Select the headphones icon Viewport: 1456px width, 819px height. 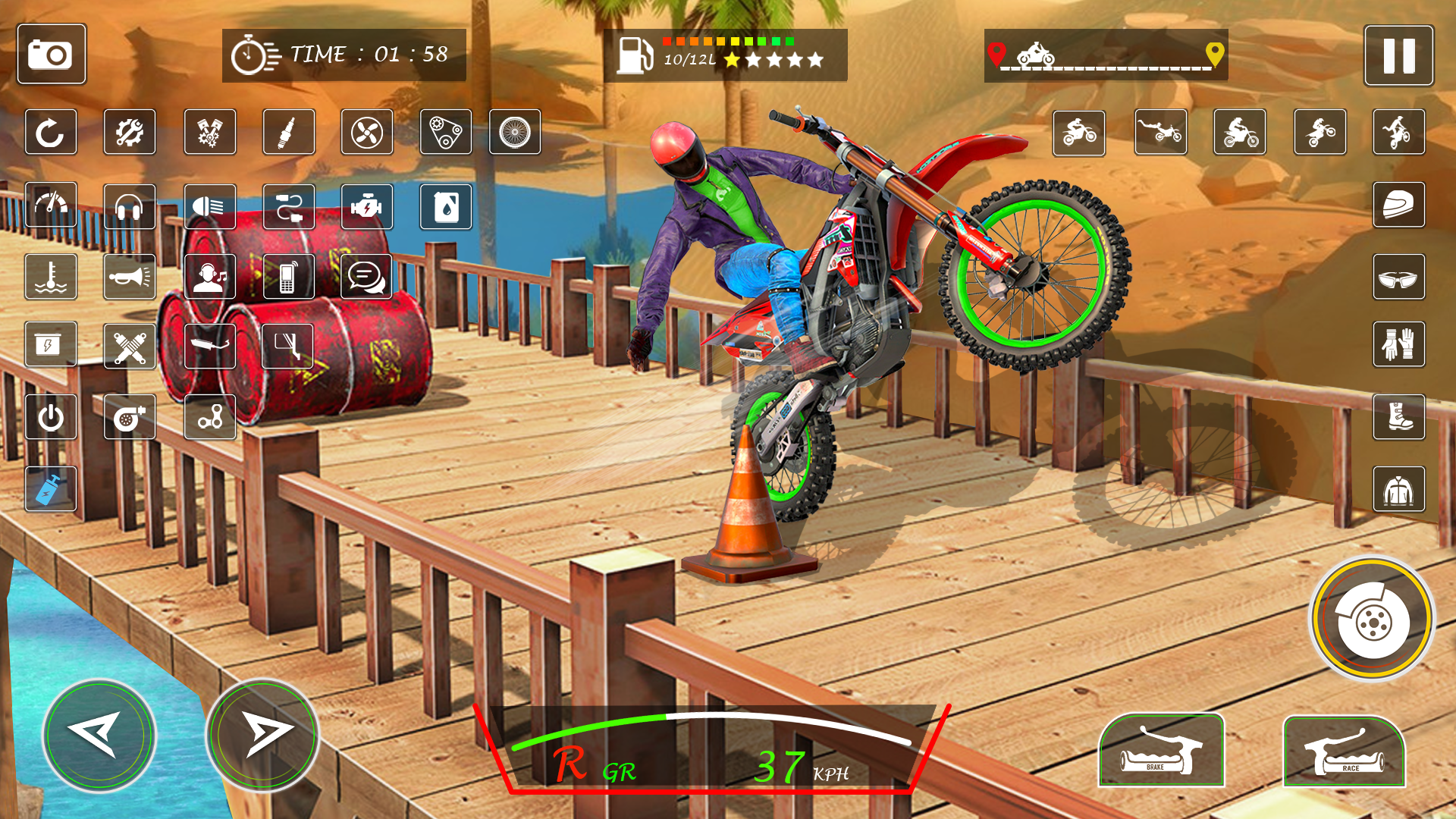(130, 206)
